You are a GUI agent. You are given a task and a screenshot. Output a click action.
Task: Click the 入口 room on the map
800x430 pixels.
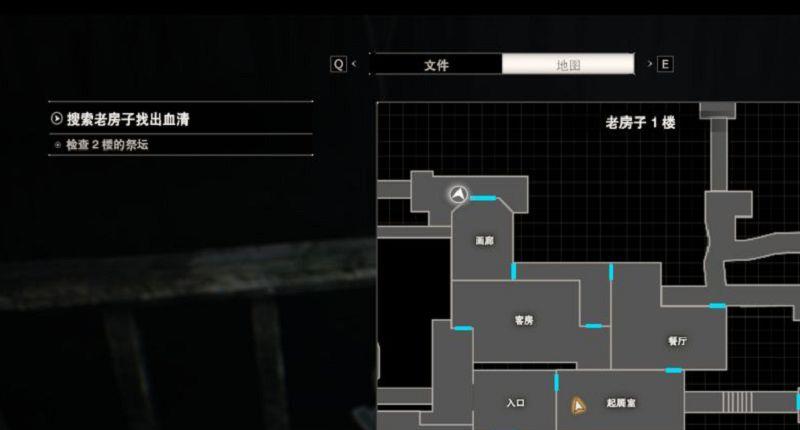[515, 403]
